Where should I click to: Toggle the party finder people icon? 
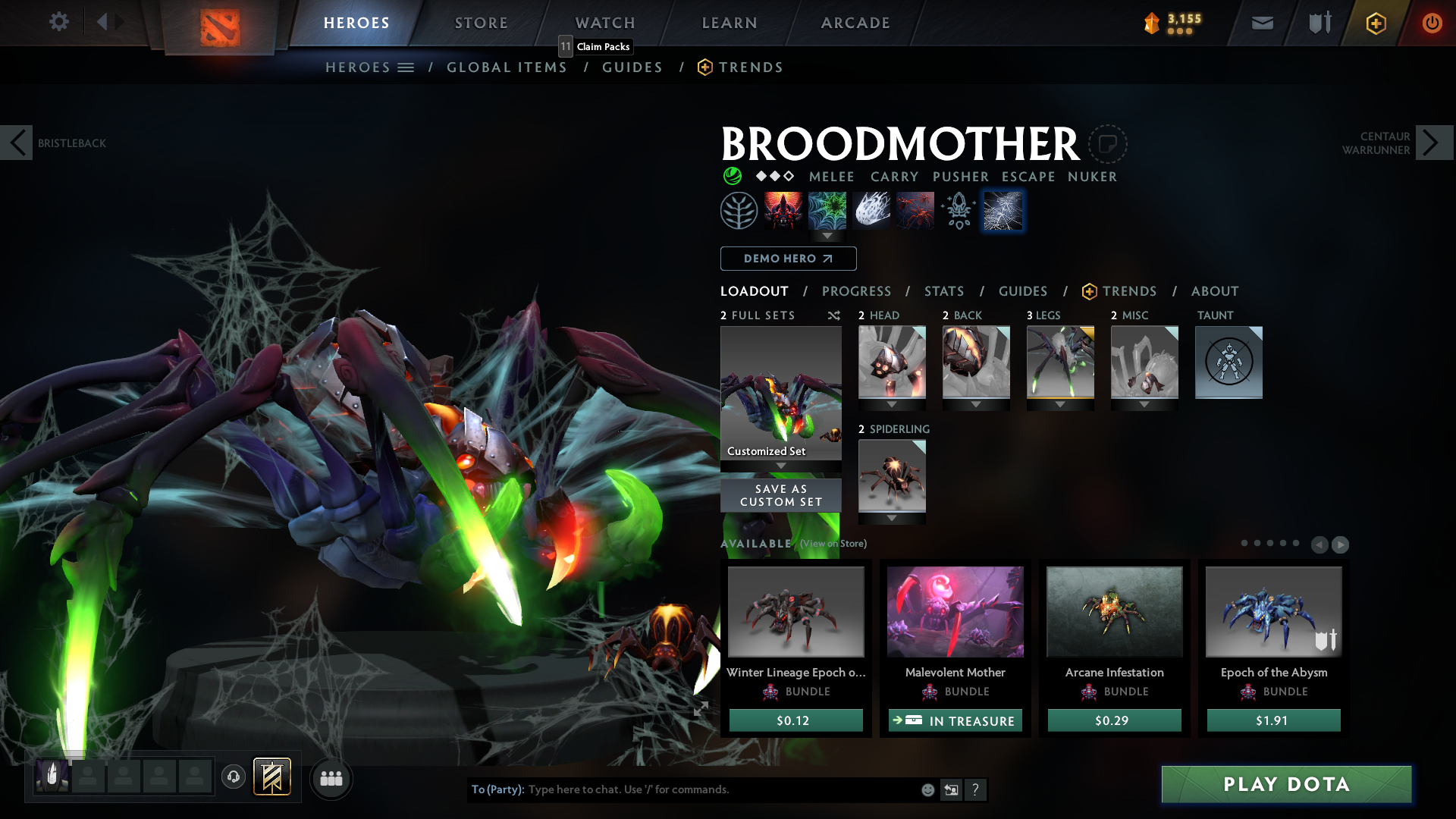coord(331,778)
